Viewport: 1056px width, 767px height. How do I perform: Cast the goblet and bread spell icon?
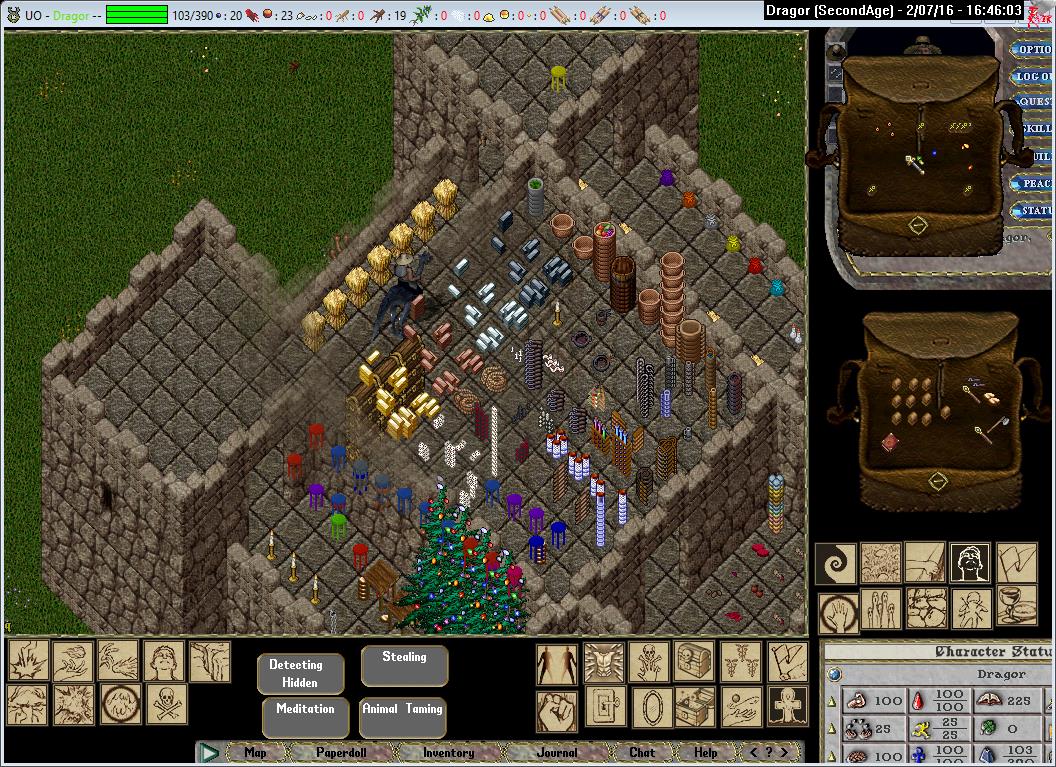1017,608
